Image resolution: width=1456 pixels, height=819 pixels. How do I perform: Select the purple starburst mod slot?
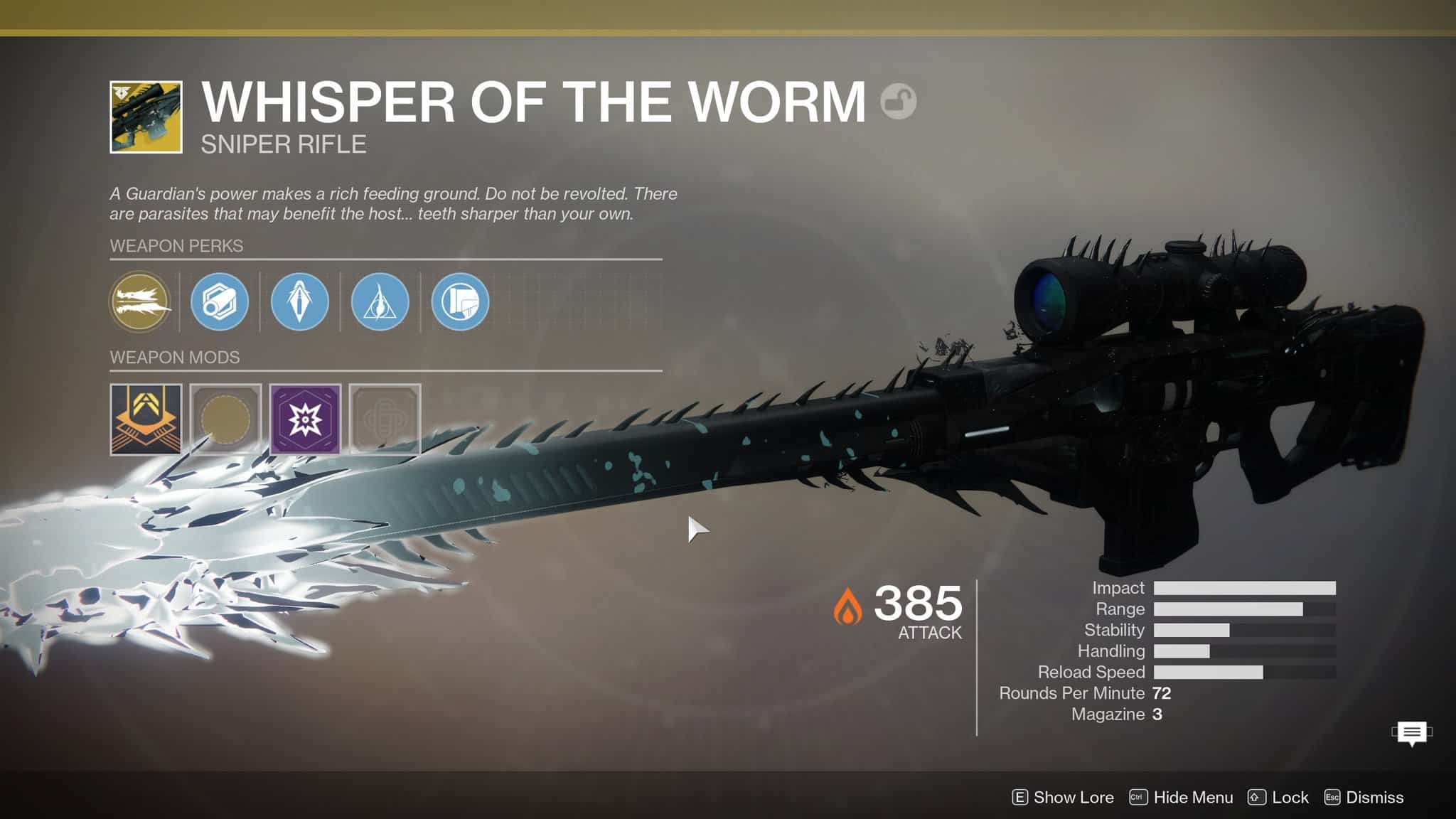click(305, 419)
